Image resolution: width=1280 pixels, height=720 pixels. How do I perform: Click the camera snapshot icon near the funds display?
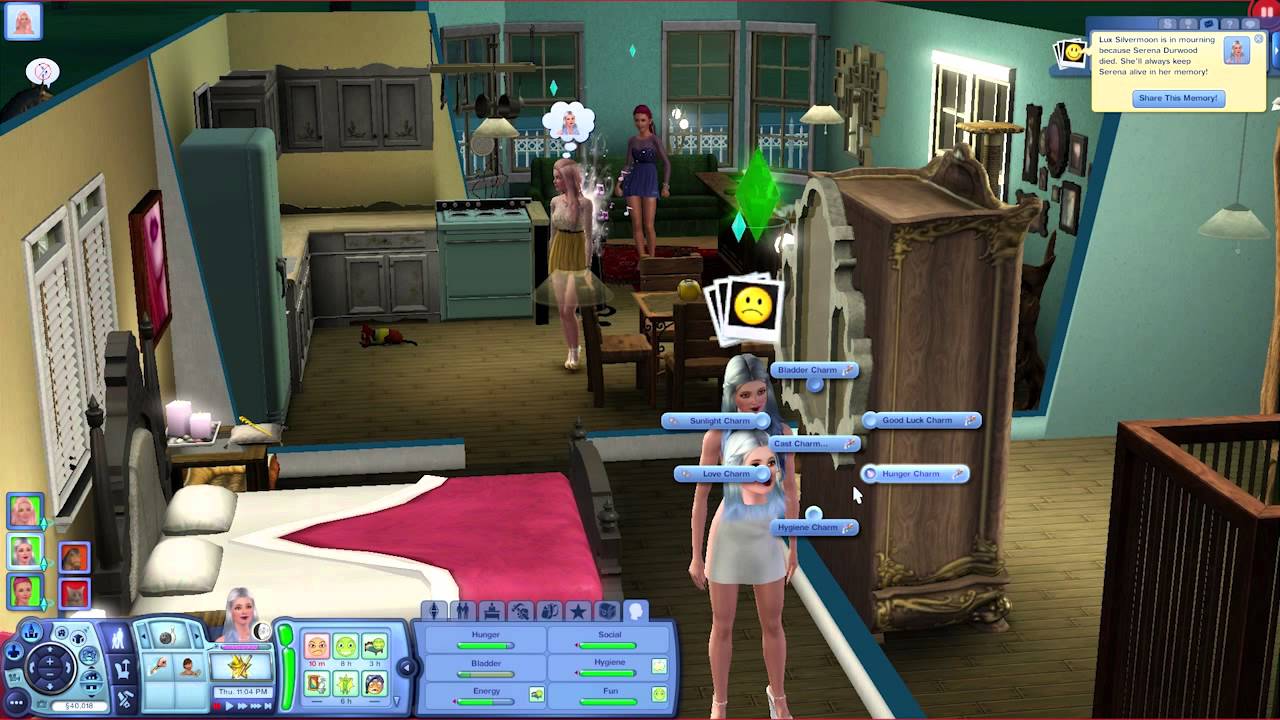pyautogui.click(x=40, y=703)
